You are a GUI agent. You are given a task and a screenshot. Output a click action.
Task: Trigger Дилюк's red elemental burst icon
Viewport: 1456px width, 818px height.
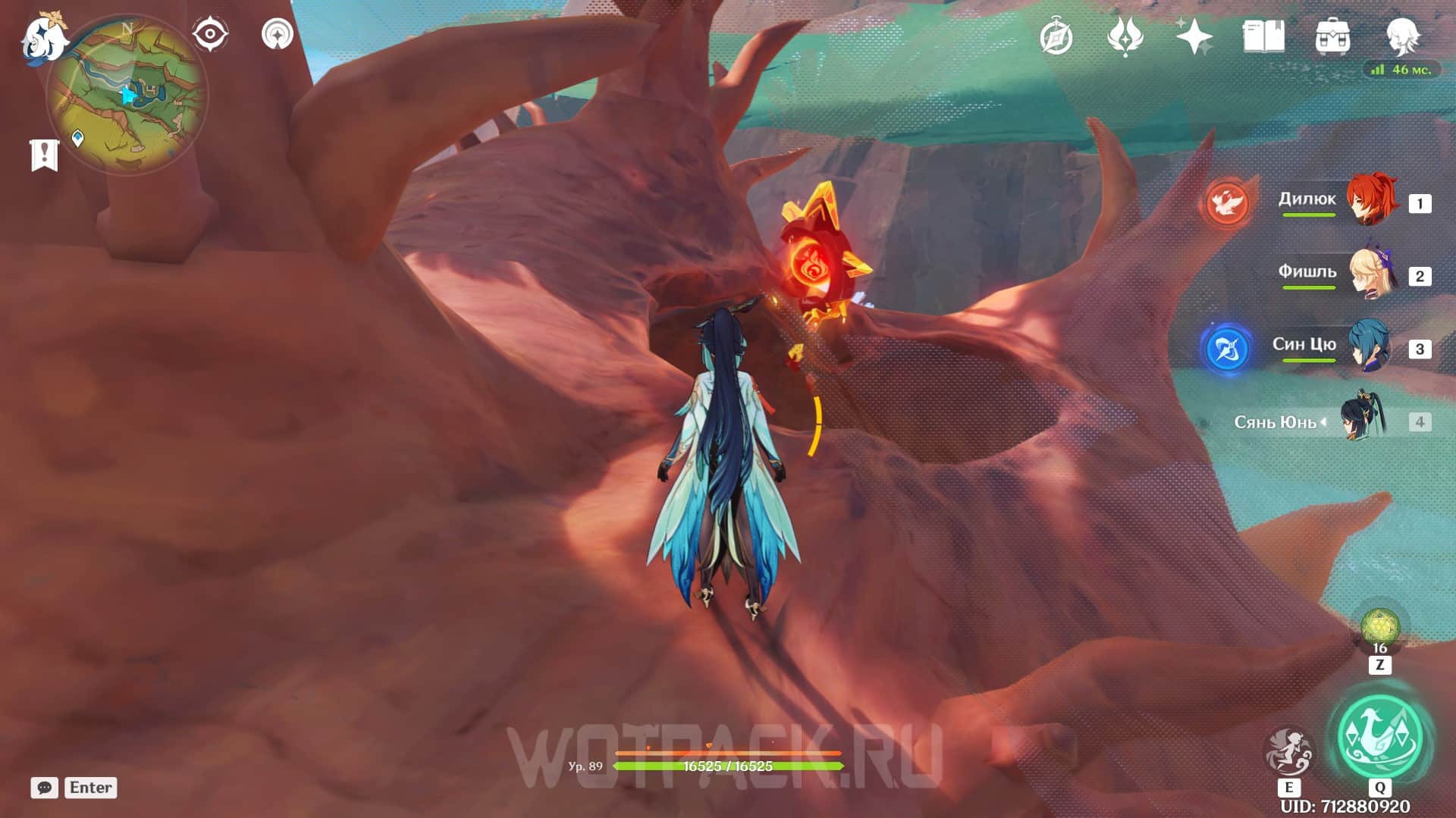pos(1227,203)
